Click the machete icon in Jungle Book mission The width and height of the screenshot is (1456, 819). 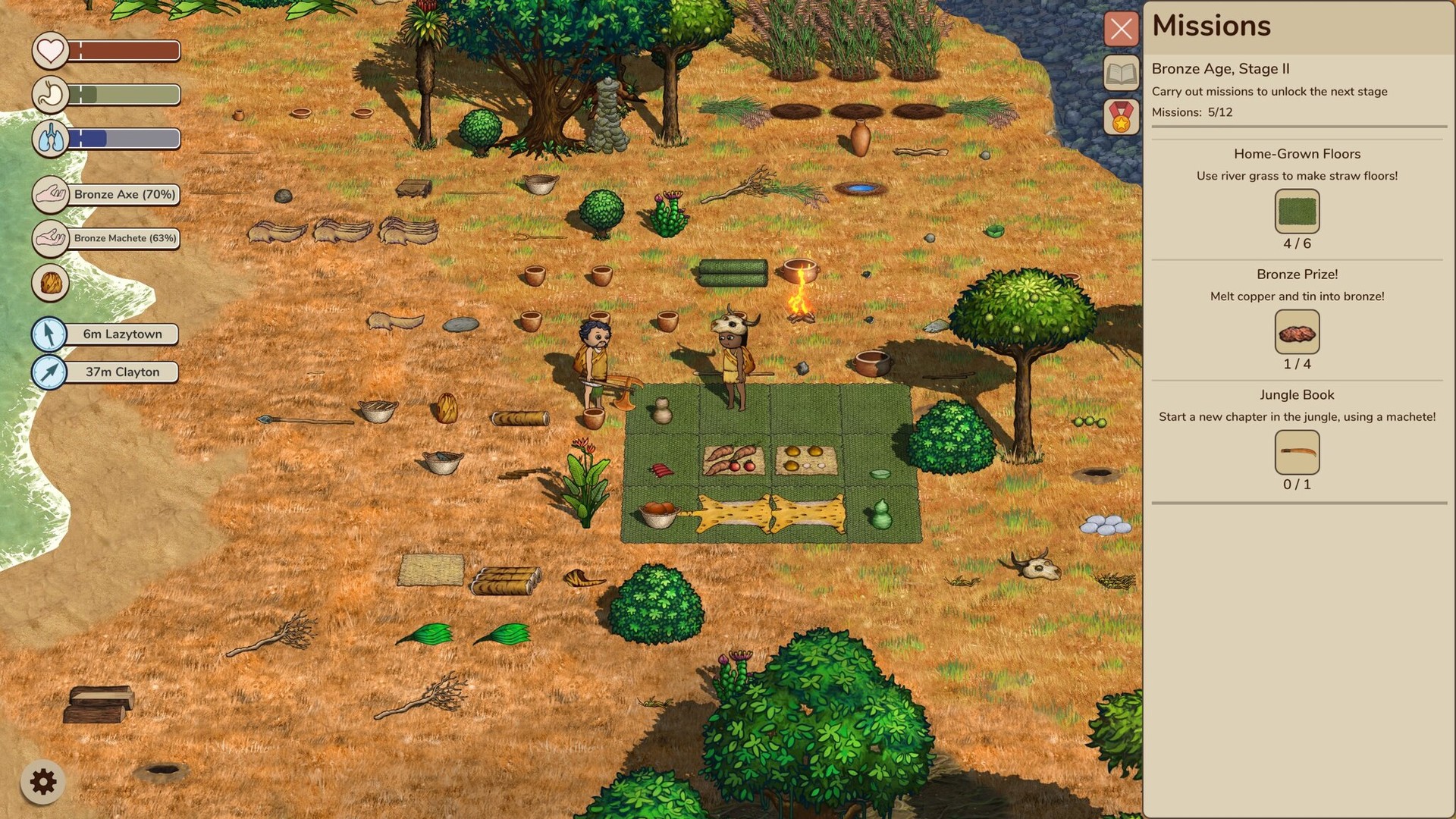pyautogui.click(x=1298, y=453)
